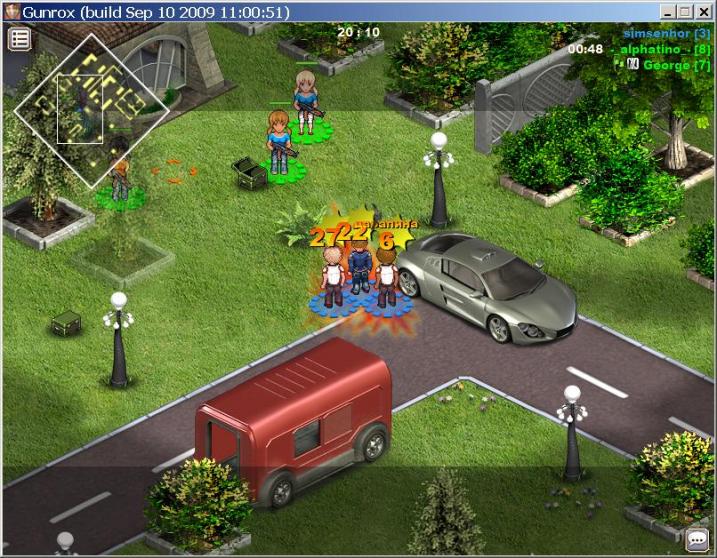Select player simsenhor in the player list
The image size is (717, 558).
(x=666, y=33)
